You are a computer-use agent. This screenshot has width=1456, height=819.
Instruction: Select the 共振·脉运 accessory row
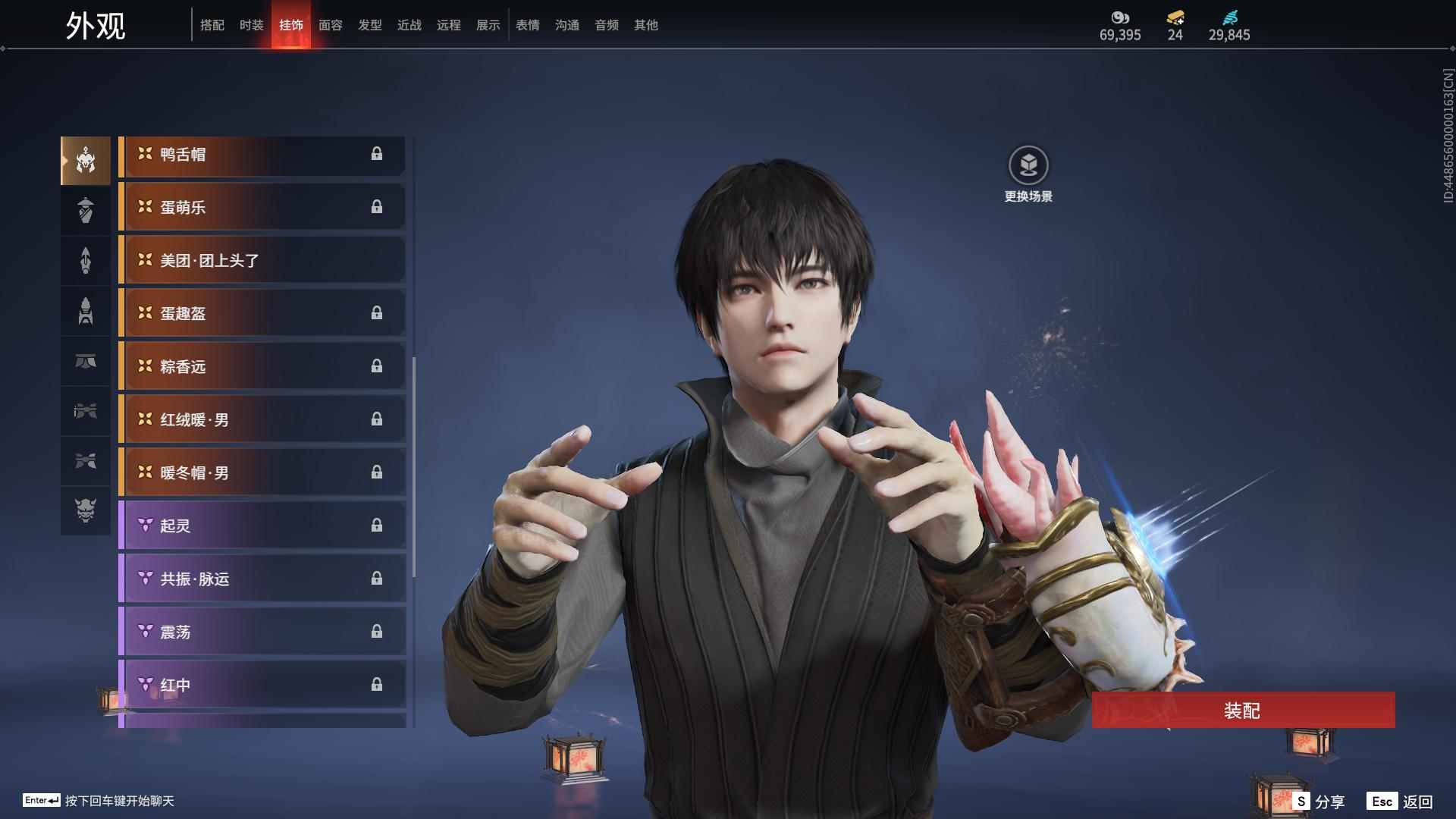pyautogui.click(x=262, y=579)
